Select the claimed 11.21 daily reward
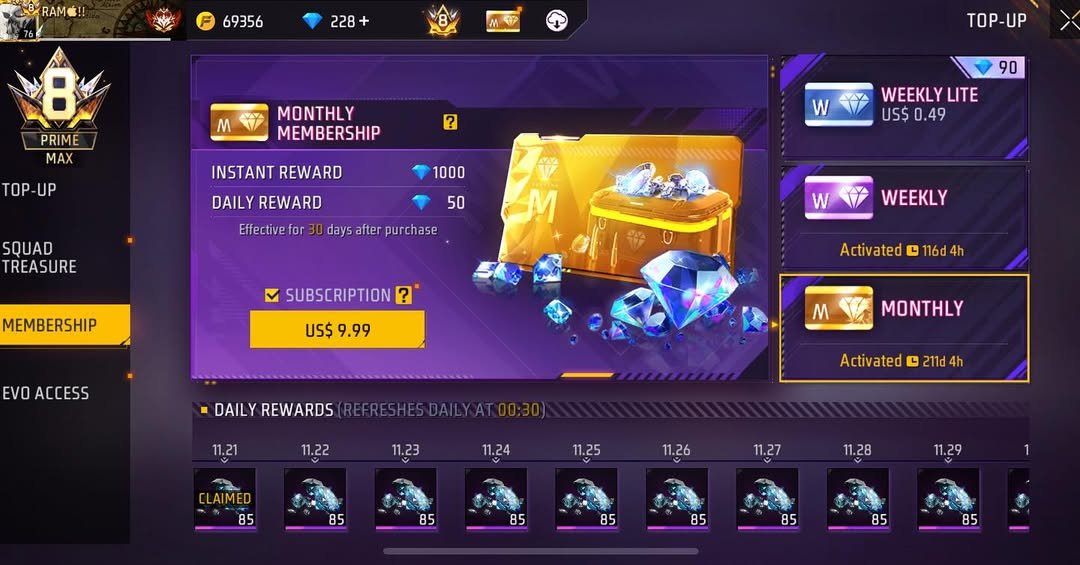This screenshot has width=1080, height=565. pos(225,498)
